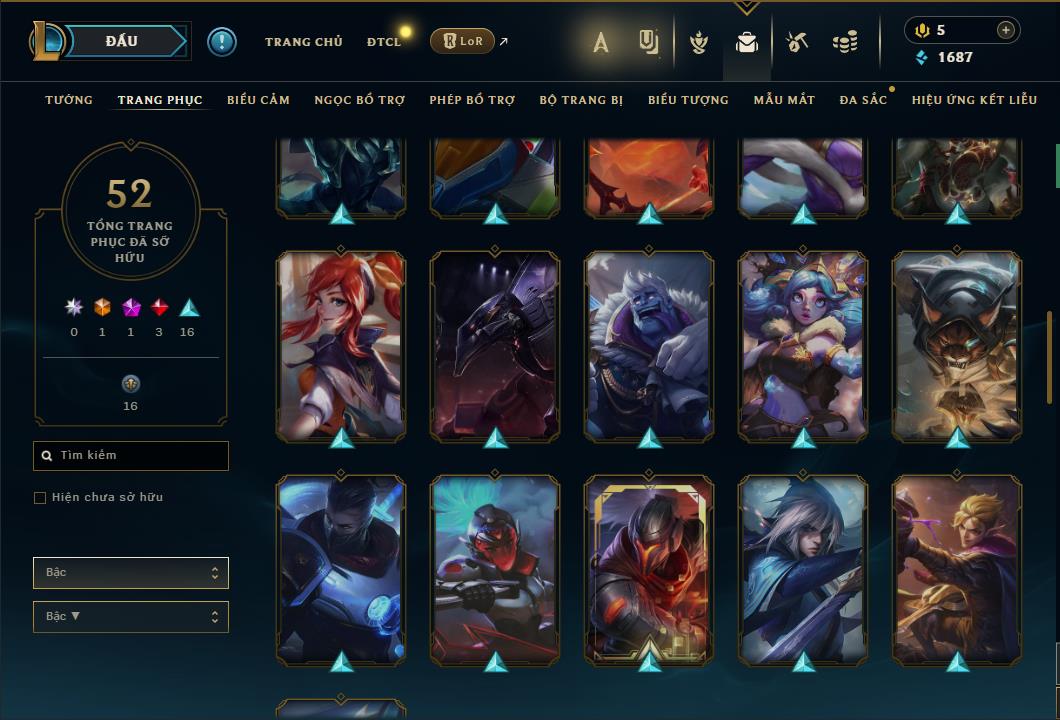Open the exclamation mark alert icon

[221, 41]
